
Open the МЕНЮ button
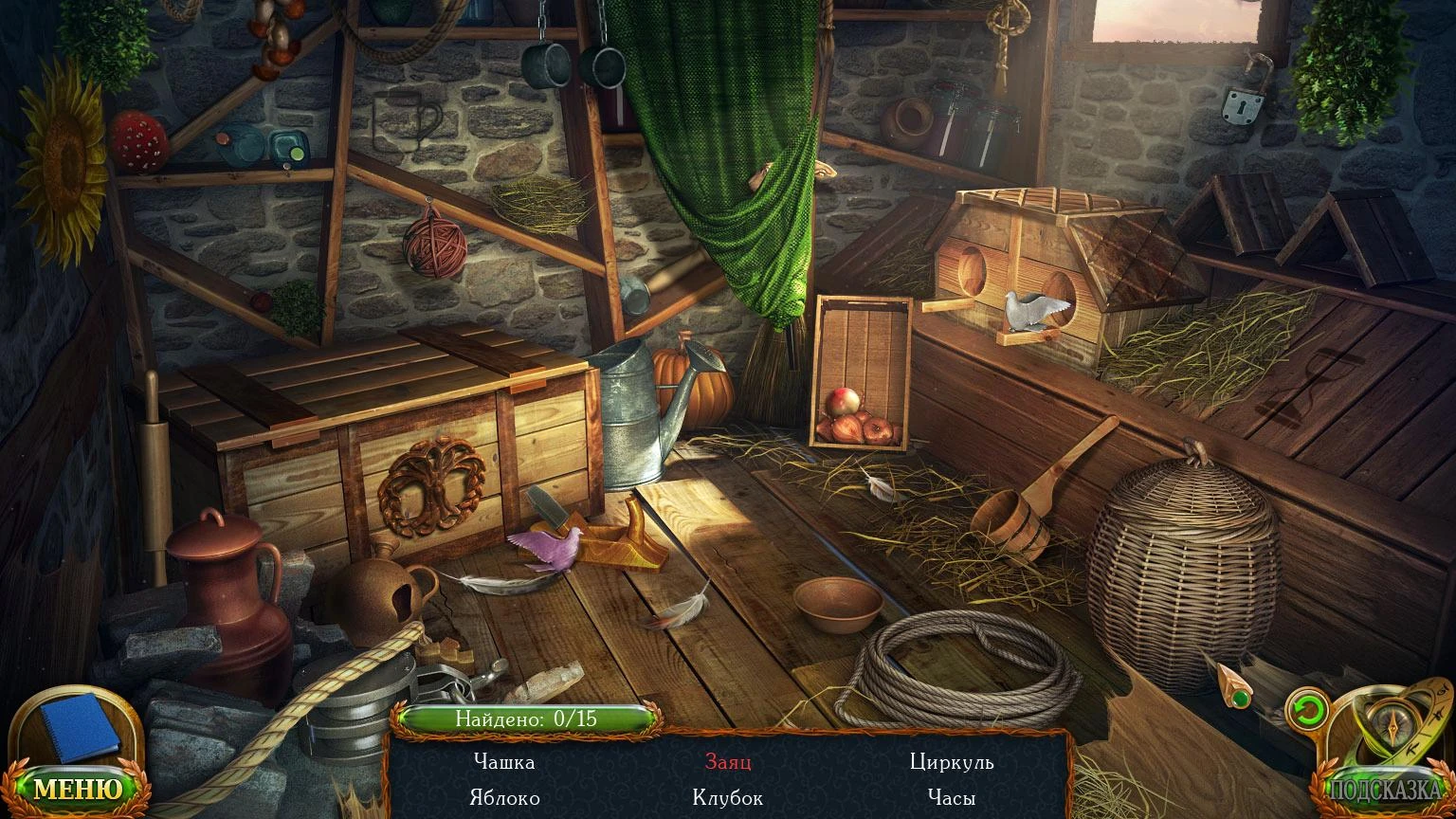[x=78, y=789]
